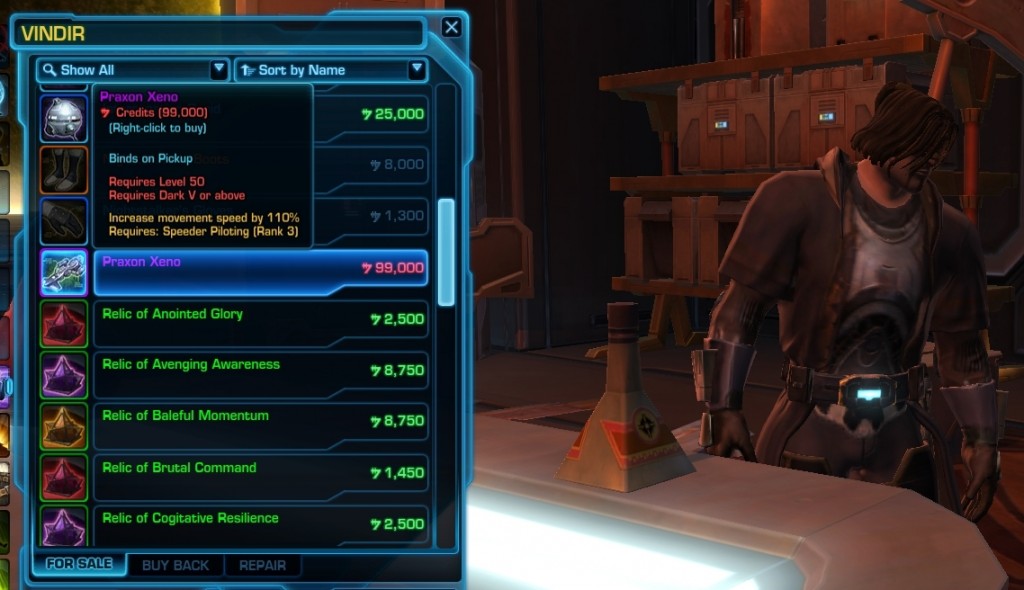Pick the Relic of Baleful Momentum row
This screenshot has height=590, width=1024.
(x=260, y=425)
